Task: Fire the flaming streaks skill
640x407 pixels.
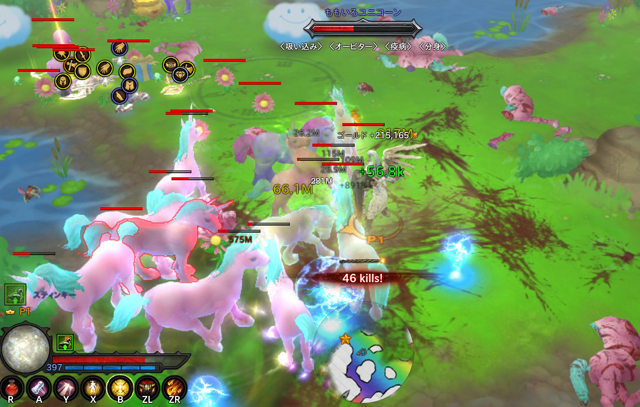Action: click(x=174, y=388)
